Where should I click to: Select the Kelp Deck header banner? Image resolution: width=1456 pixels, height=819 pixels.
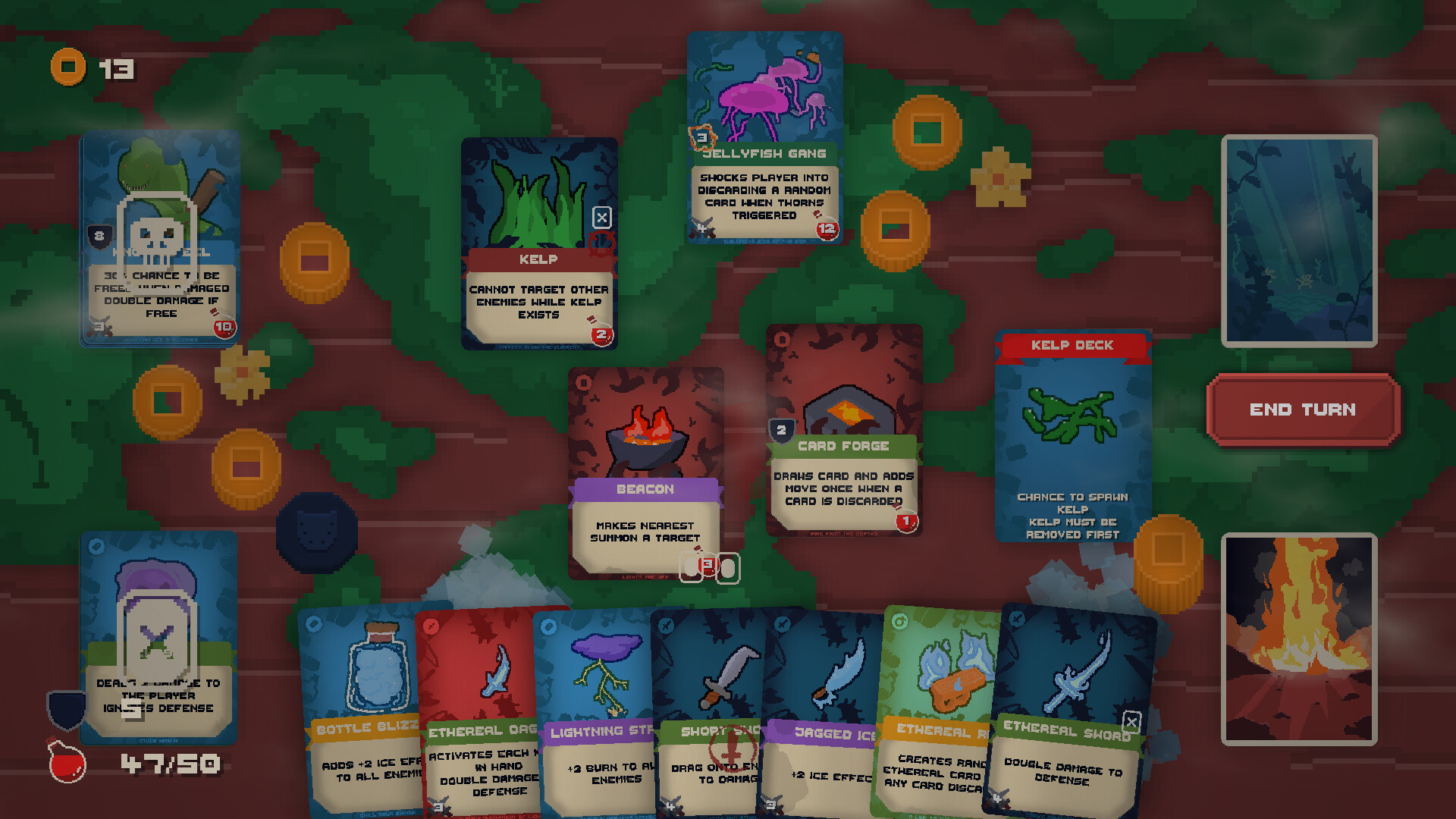coord(1072,345)
